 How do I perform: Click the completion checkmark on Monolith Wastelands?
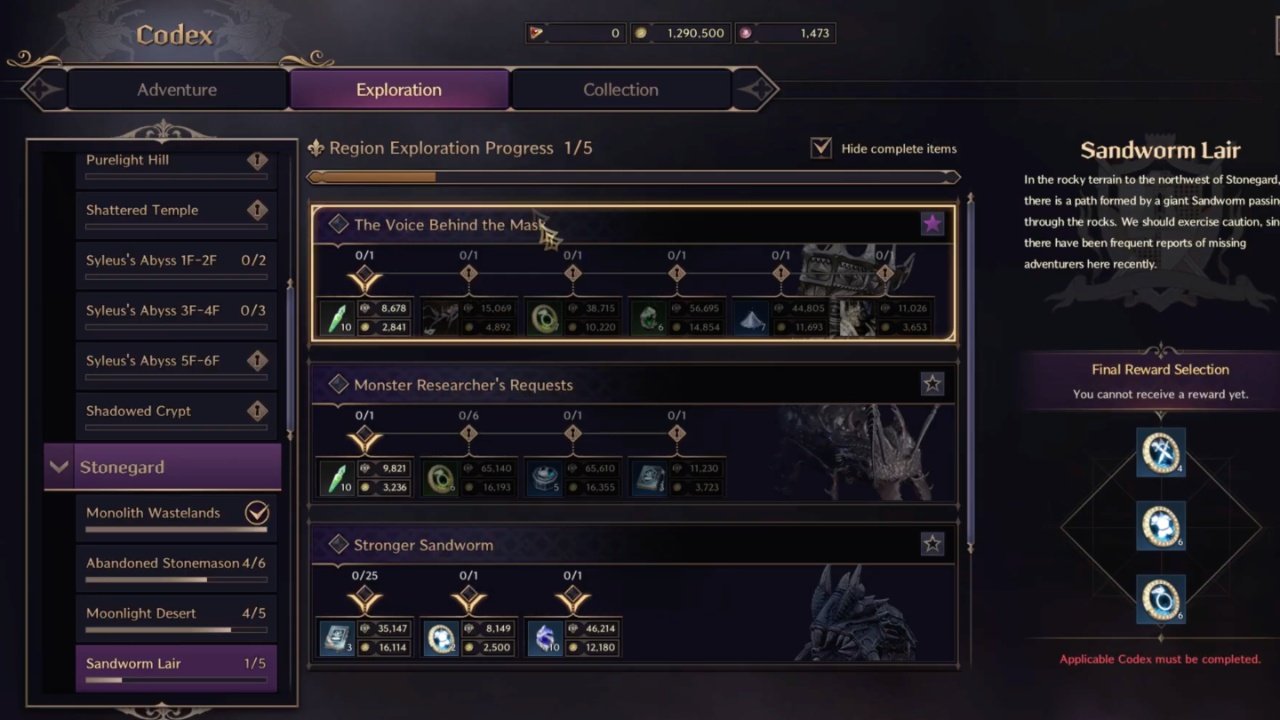(x=257, y=513)
